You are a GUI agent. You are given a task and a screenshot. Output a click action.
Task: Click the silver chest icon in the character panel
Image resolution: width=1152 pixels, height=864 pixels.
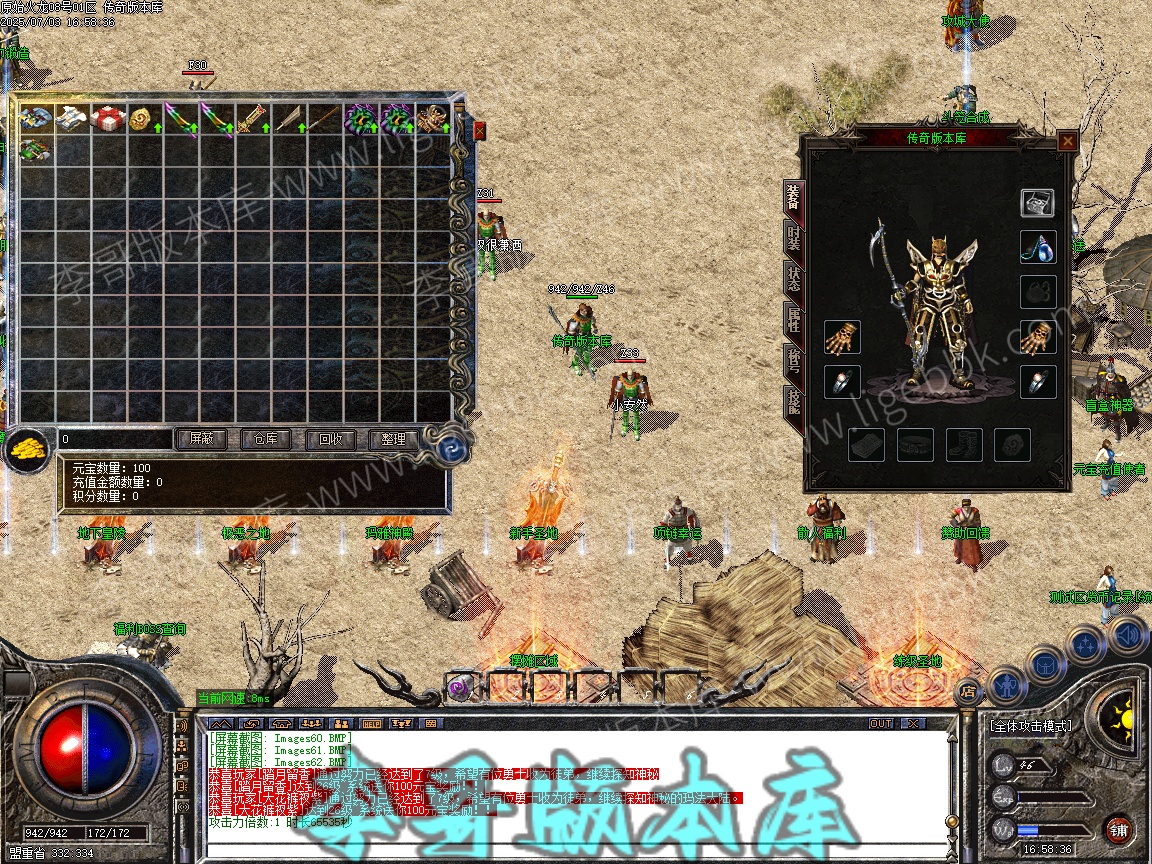(x=1037, y=203)
